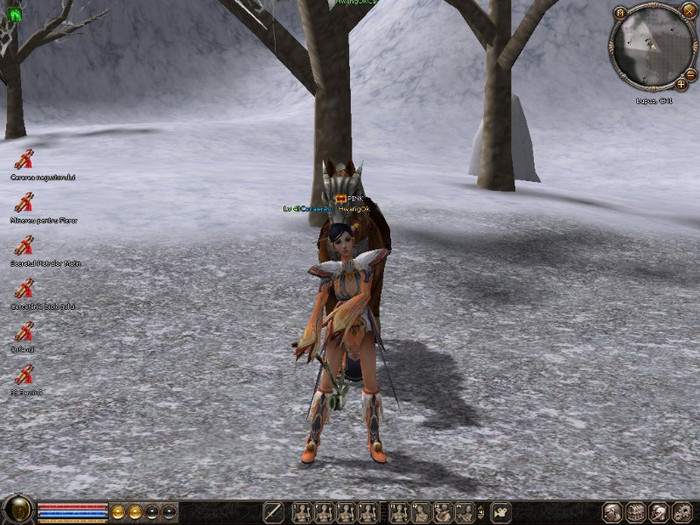
Task: Close the minimap with the X button
Action: (x=691, y=12)
